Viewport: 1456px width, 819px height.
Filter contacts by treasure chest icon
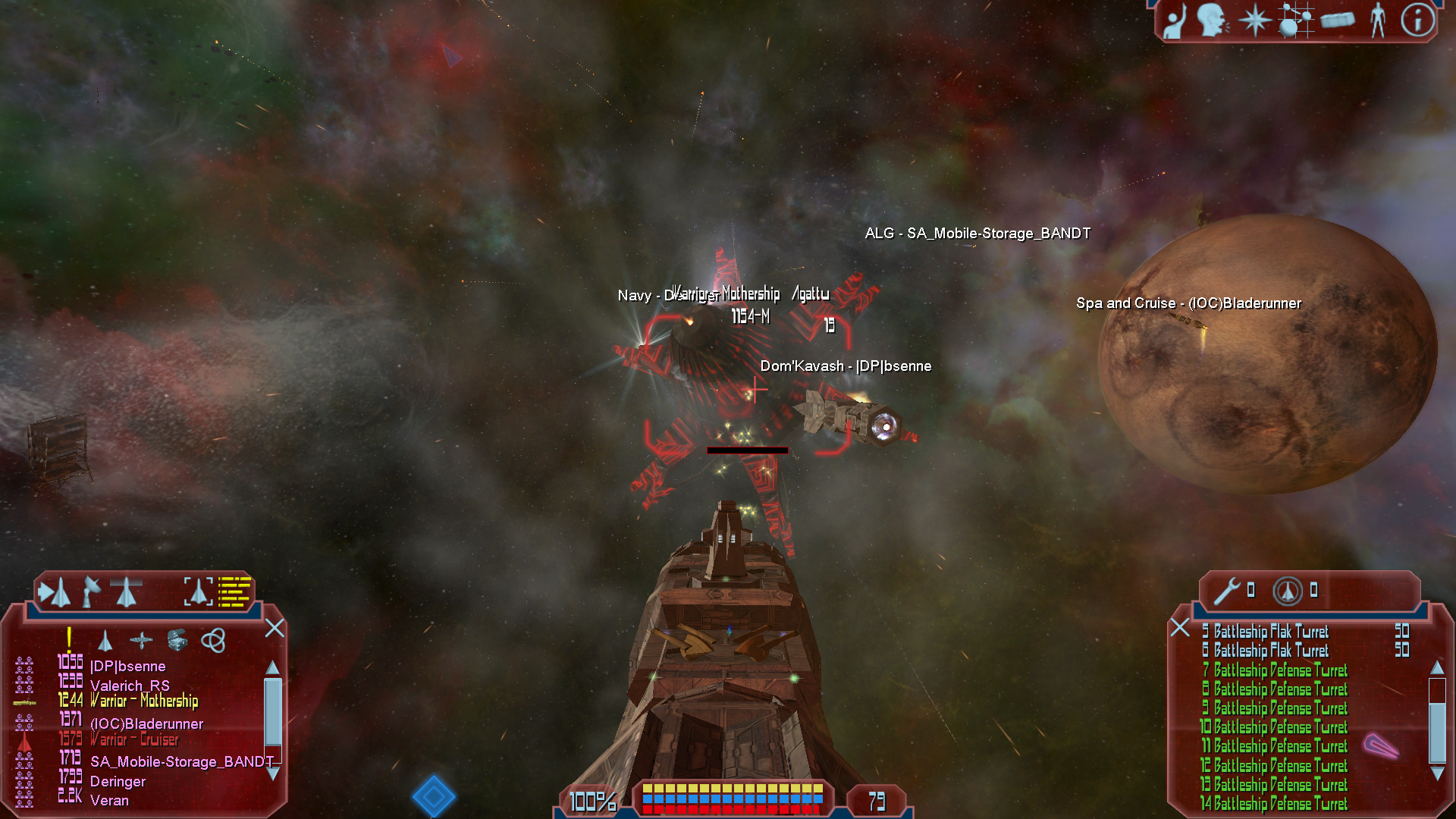177,641
